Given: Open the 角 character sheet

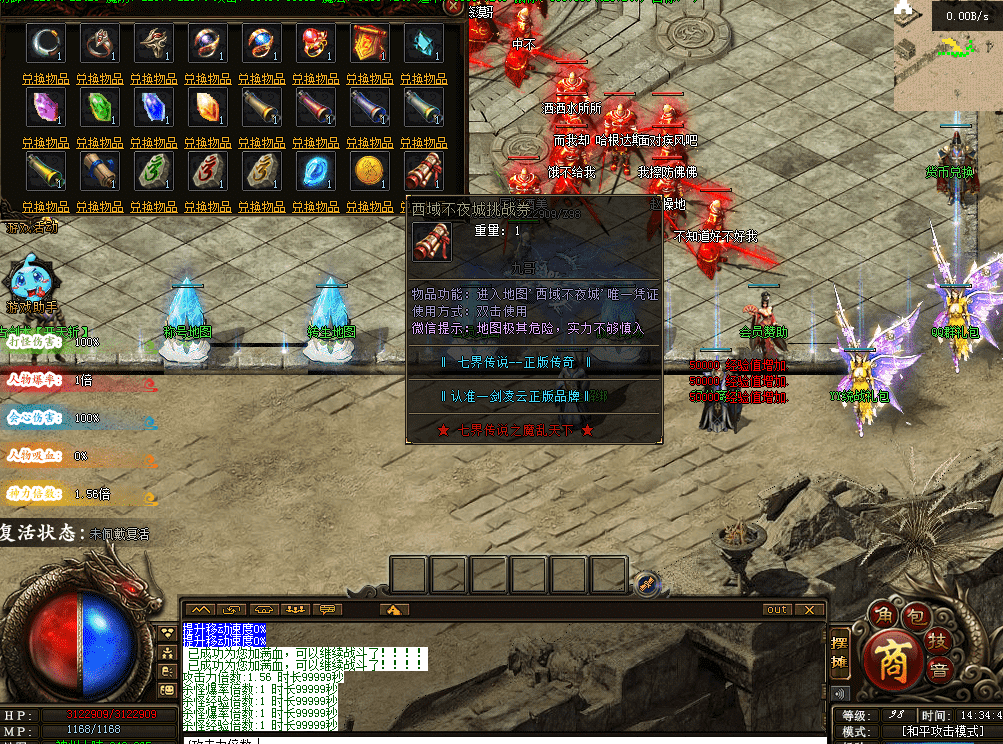Looking at the screenshot, I should (x=883, y=613).
